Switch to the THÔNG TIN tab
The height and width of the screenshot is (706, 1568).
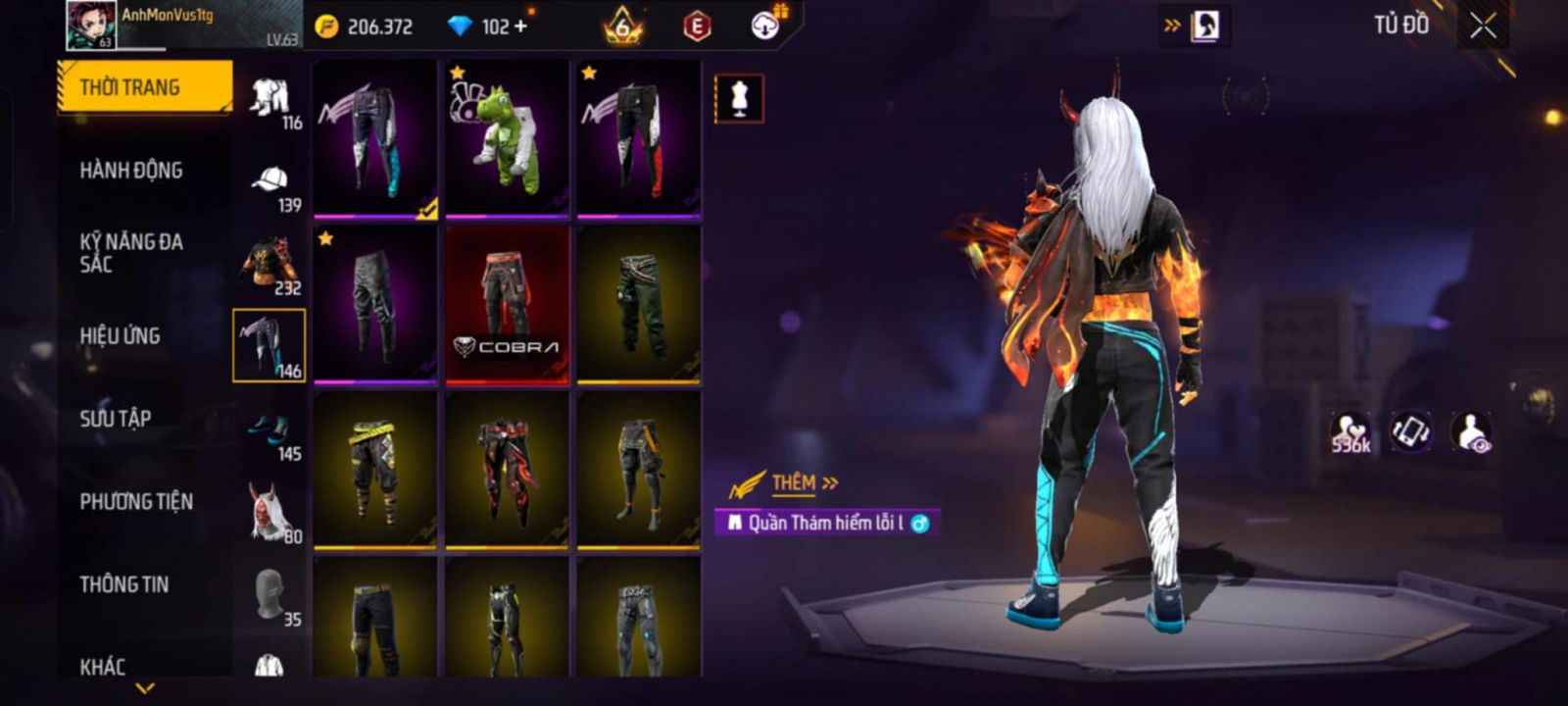point(124,584)
